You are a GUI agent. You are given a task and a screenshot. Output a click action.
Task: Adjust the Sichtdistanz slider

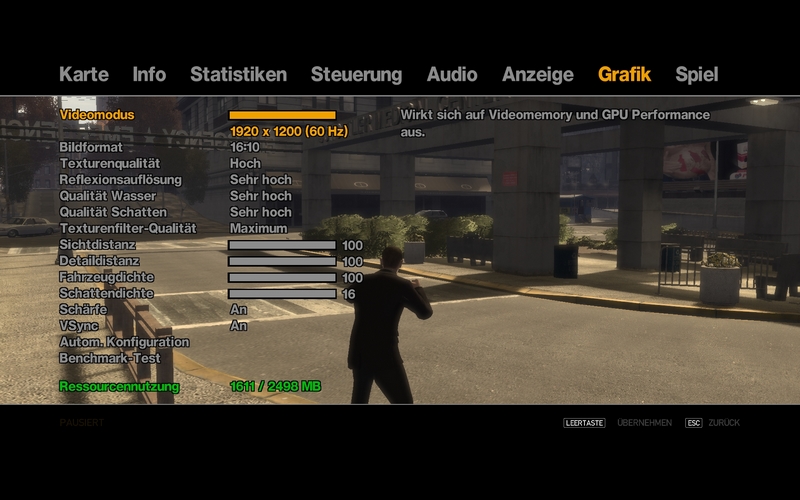tap(282, 245)
